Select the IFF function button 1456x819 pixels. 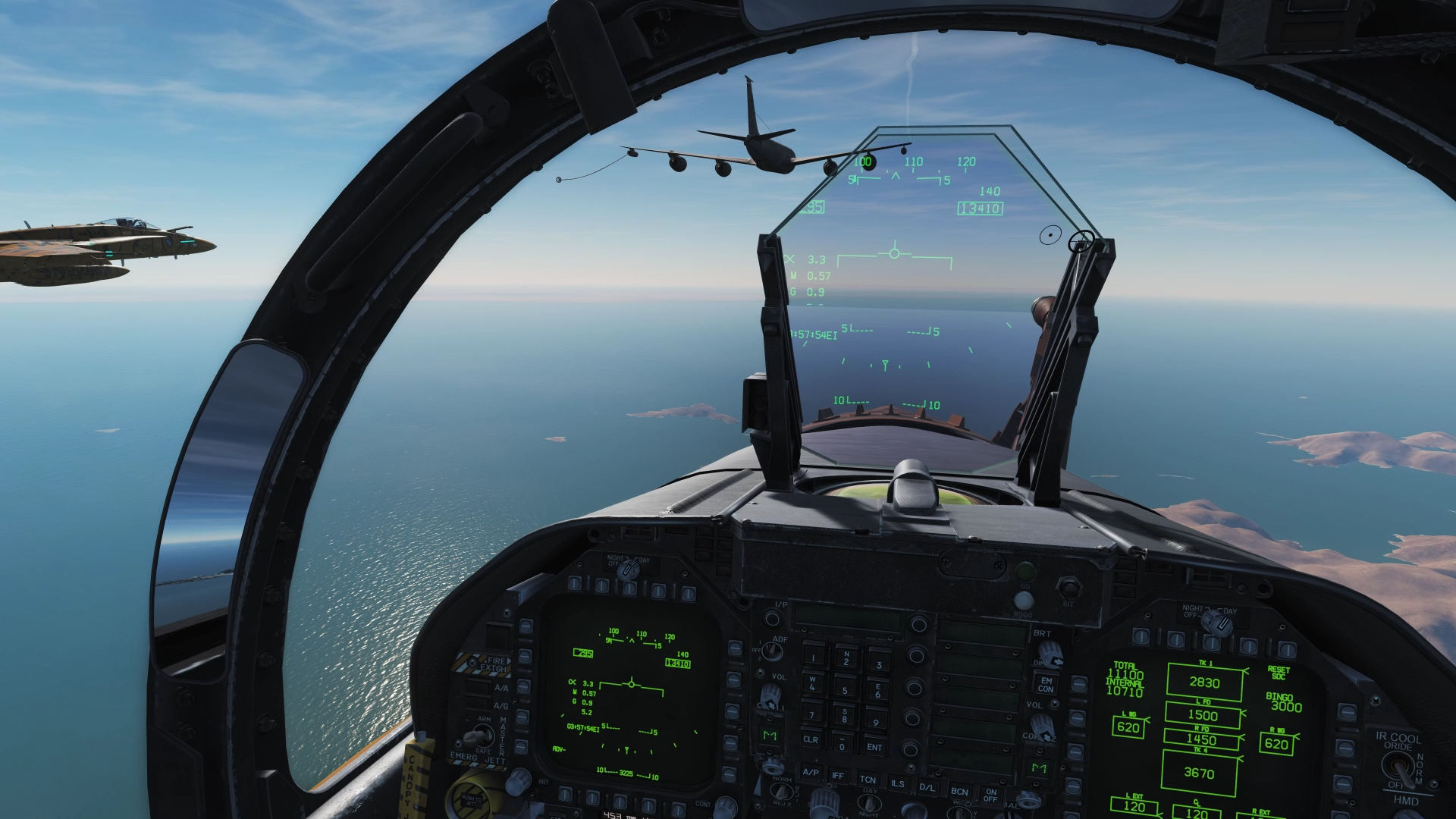tap(838, 776)
